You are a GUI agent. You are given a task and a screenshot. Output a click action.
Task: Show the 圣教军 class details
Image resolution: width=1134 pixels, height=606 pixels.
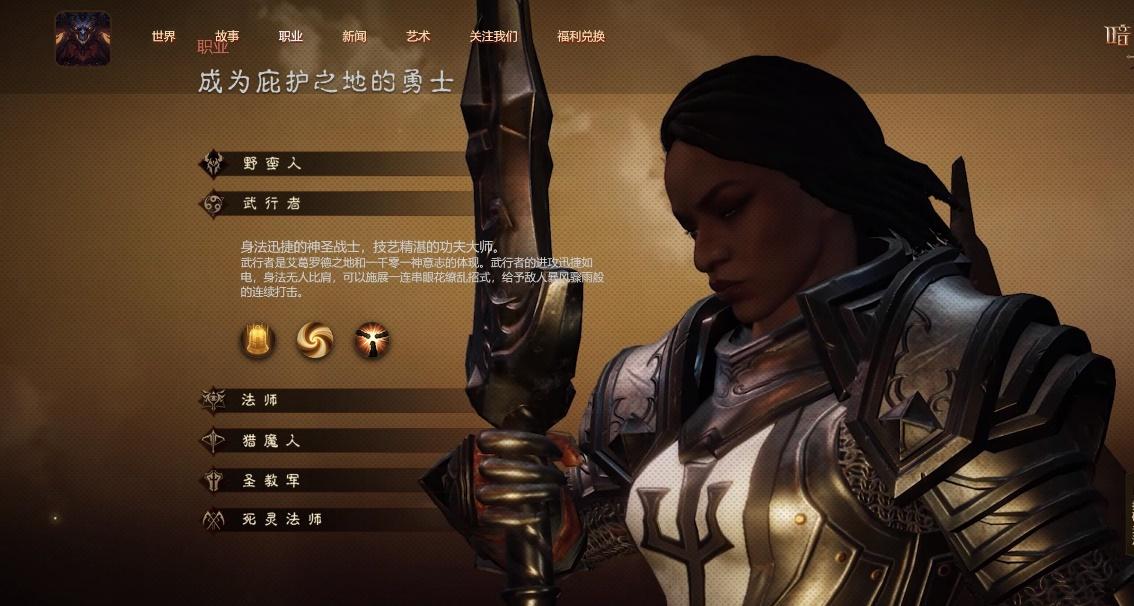tap(272, 481)
